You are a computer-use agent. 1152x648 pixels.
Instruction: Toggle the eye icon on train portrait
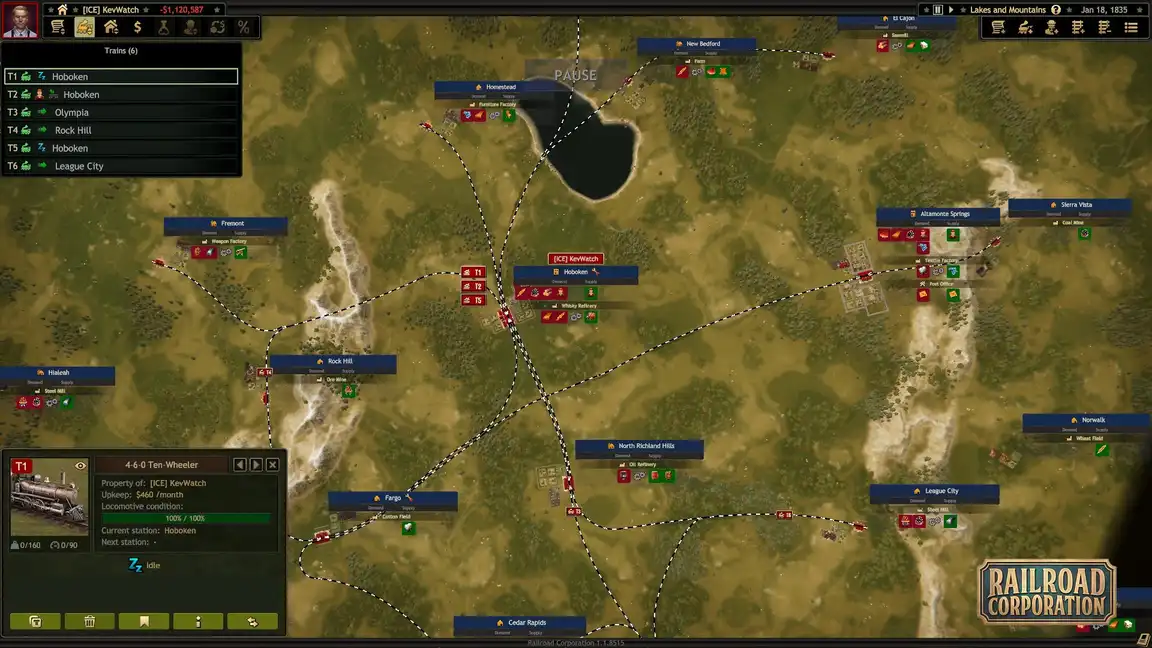(x=80, y=465)
